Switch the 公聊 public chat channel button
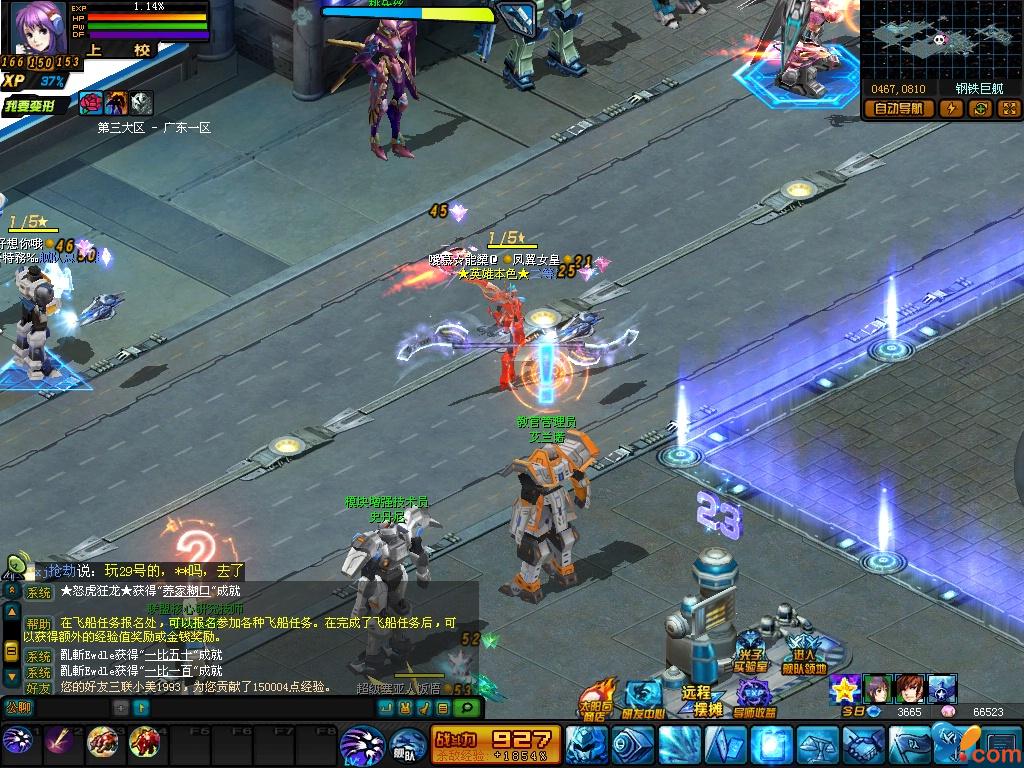Viewport: 1024px width, 768px height. click(x=19, y=707)
